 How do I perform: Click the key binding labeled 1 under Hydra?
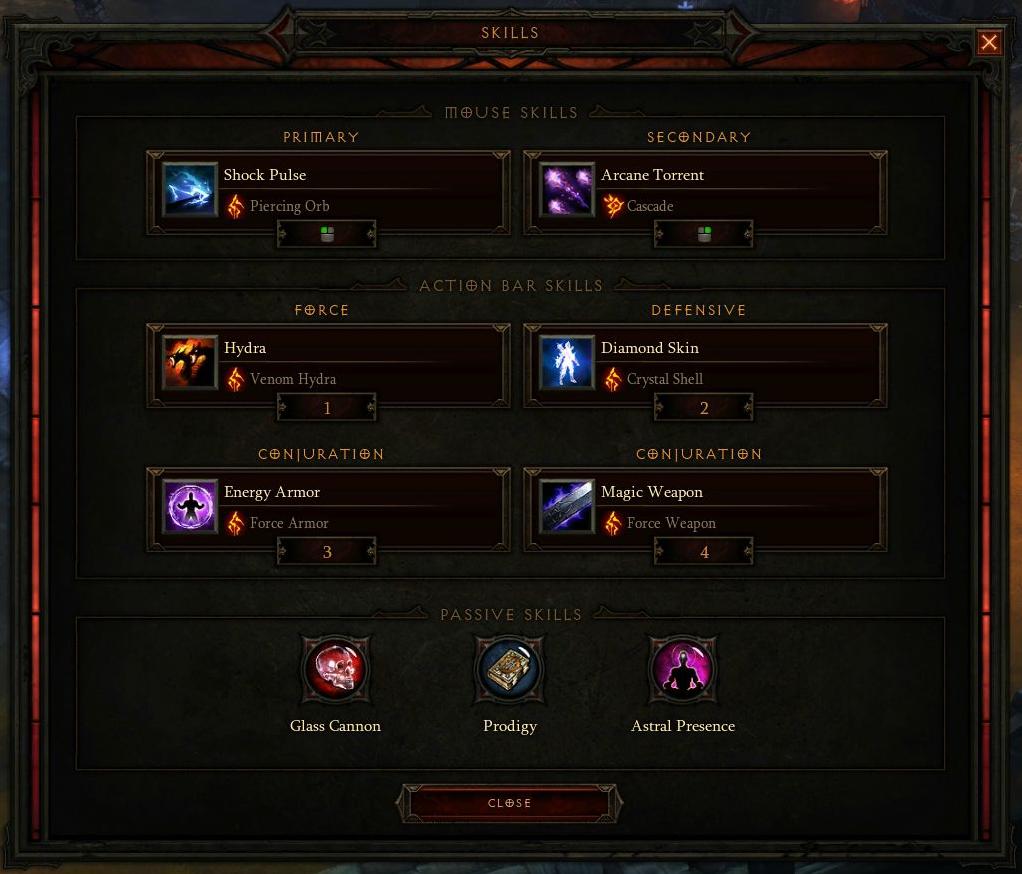pyautogui.click(x=327, y=408)
